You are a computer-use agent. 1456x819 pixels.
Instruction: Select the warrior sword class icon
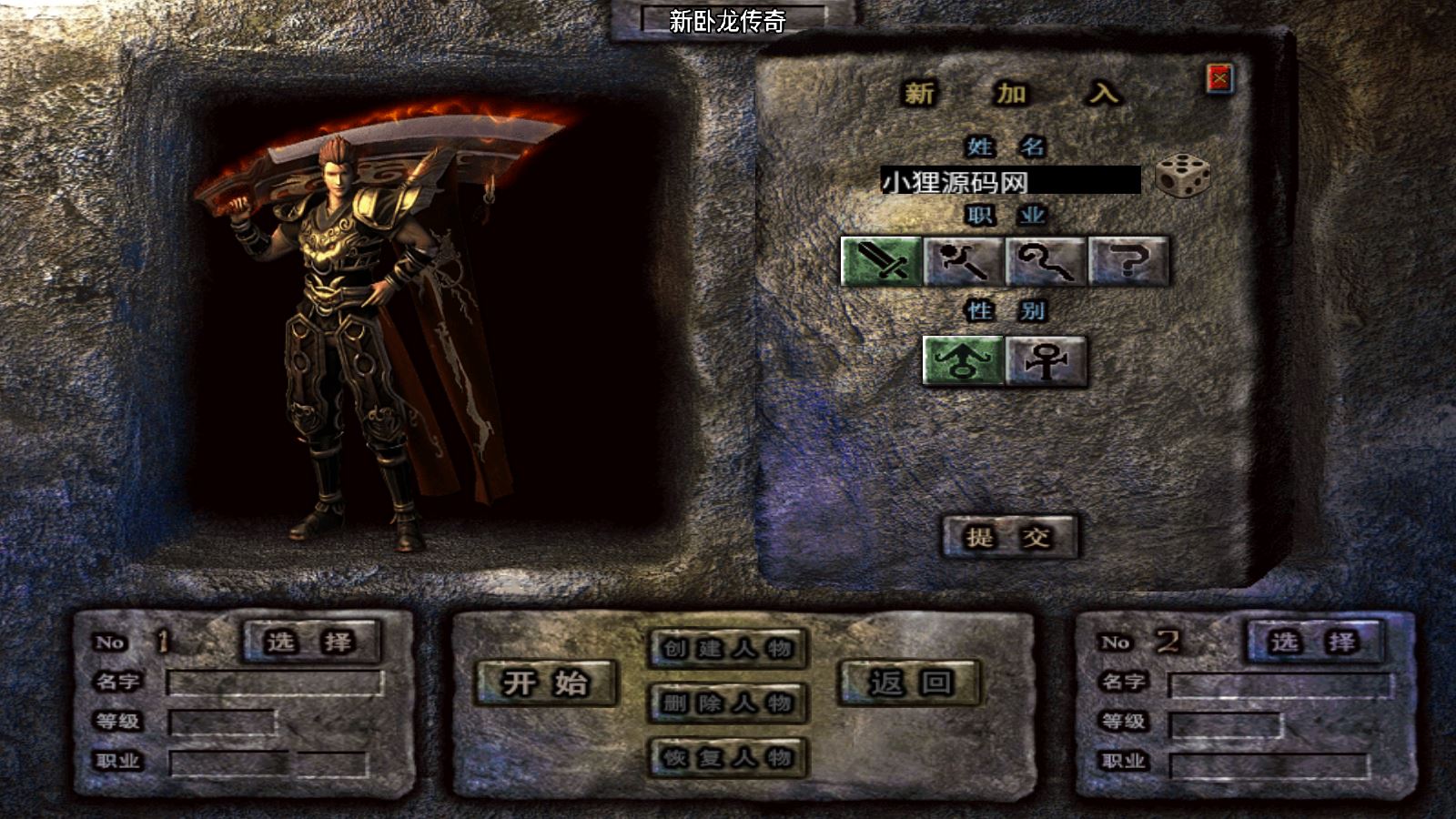pos(881,261)
